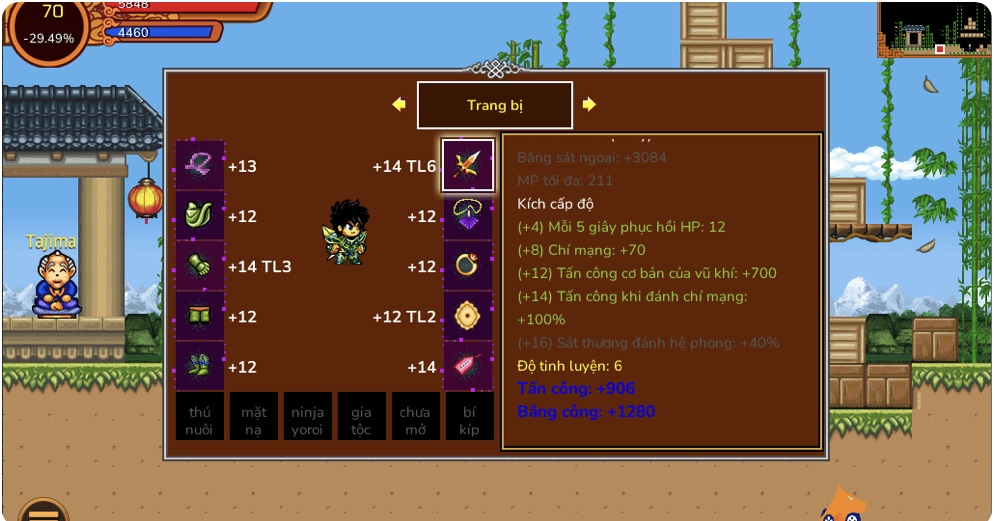This screenshot has width=995, height=521.
Task: Go to next panel with right arrow
Action: tap(589, 104)
